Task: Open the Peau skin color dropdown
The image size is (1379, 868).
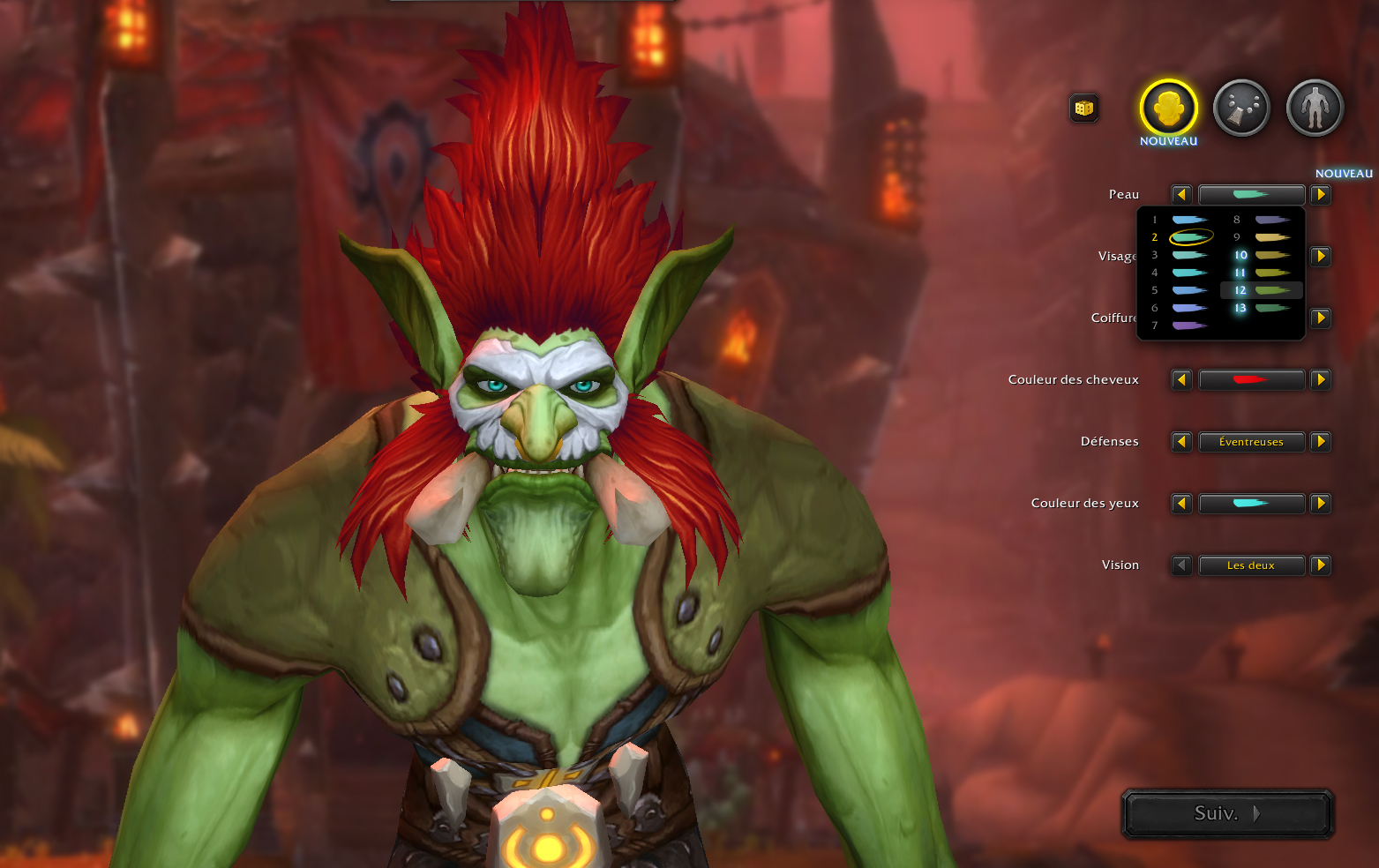Action: [1251, 195]
